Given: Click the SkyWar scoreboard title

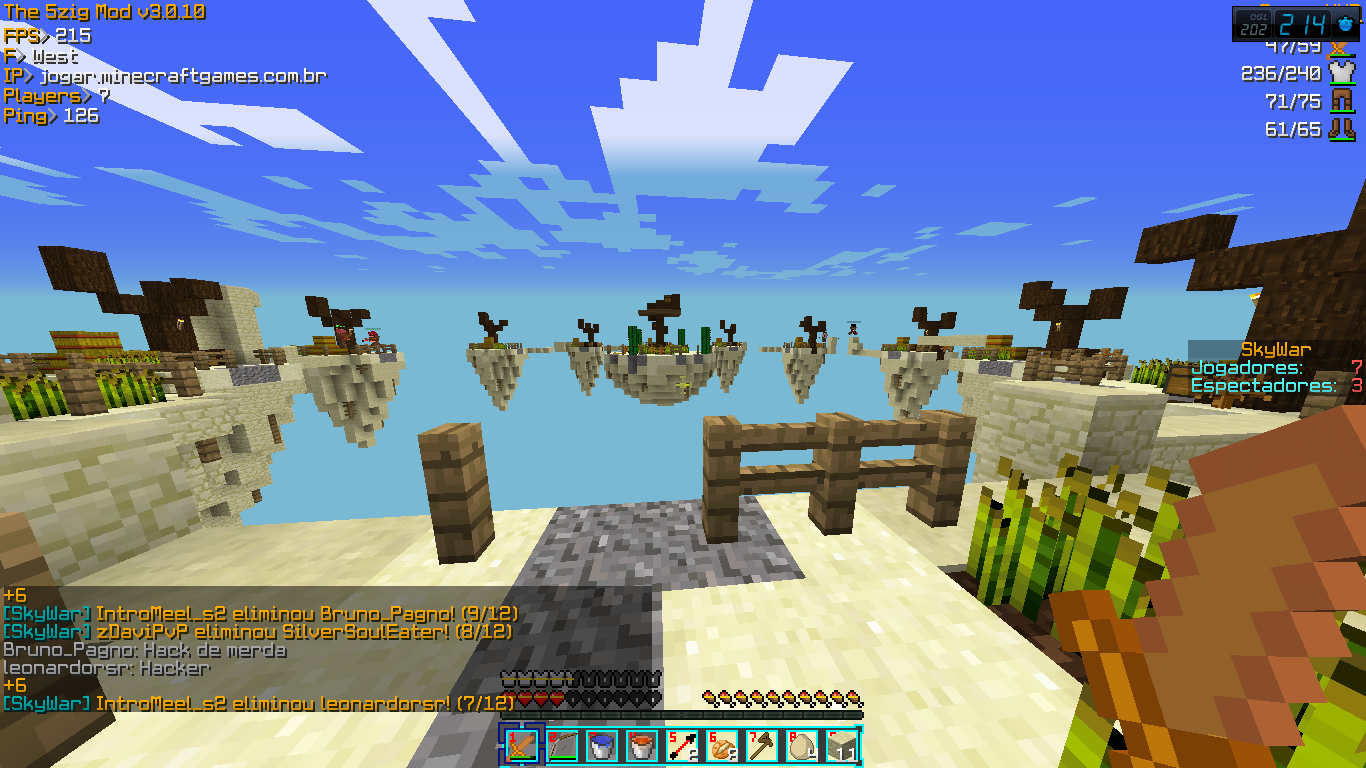Looking at the screenshot, I should click(x=1275, y=349).
